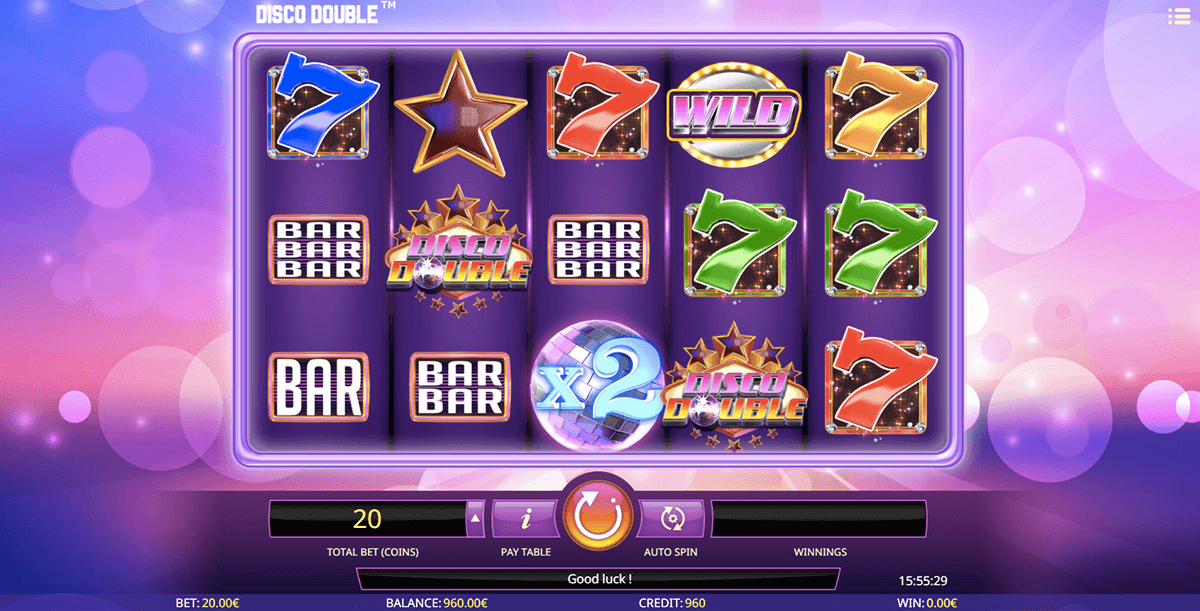This screenshot has width=1200, height=611.
Task: Activate the Auto Spin button
Action: click(671, 518)
